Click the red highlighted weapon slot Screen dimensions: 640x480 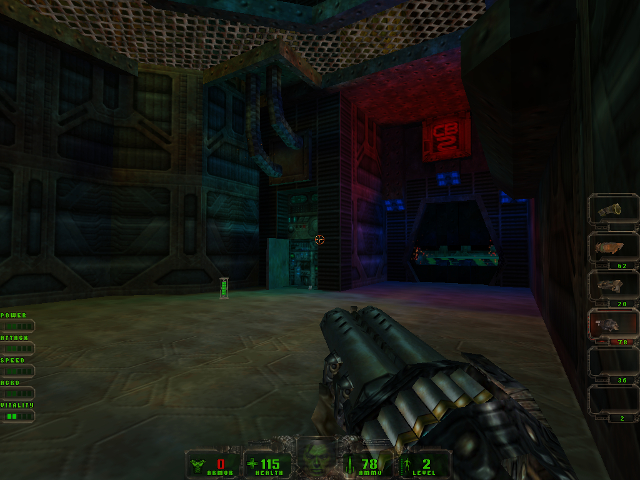click(613, 326)
